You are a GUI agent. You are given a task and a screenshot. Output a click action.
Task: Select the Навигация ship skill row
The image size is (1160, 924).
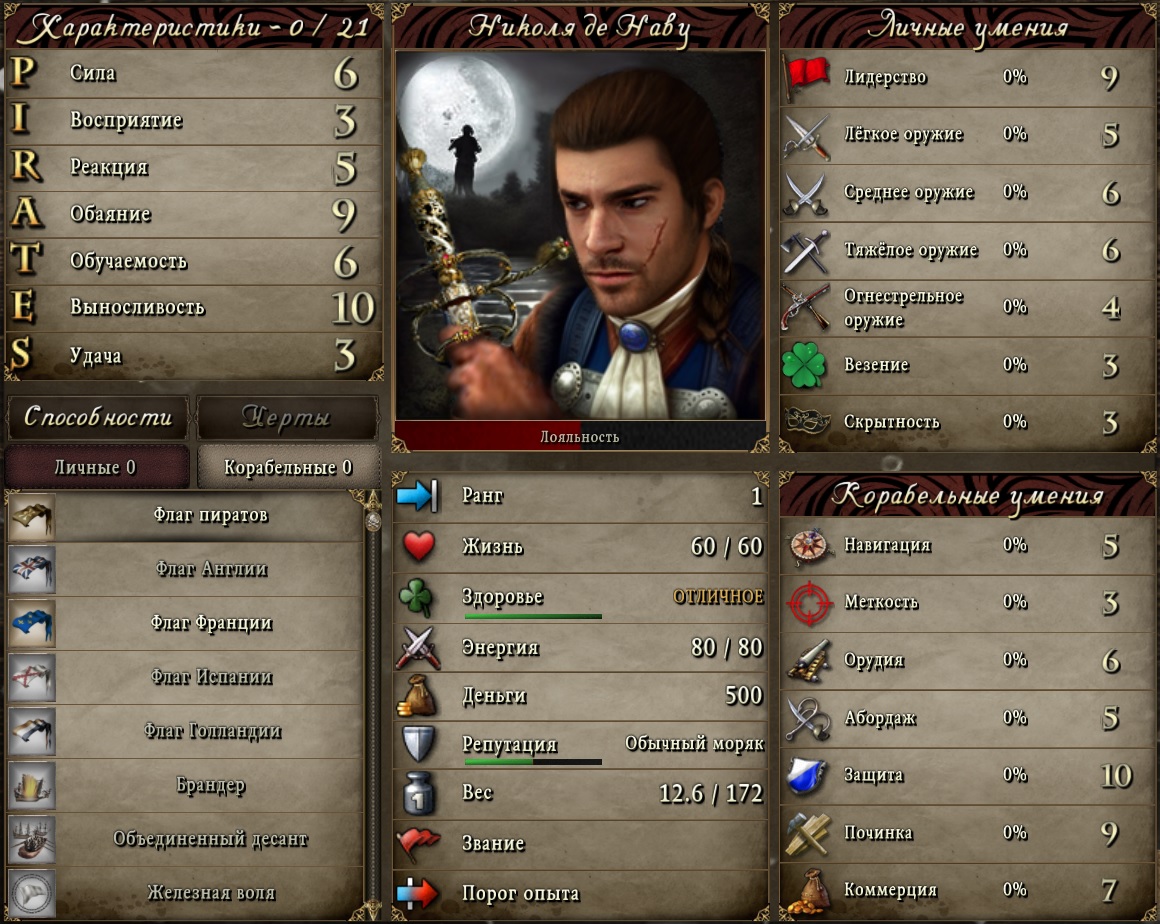[x=966, y=546]
